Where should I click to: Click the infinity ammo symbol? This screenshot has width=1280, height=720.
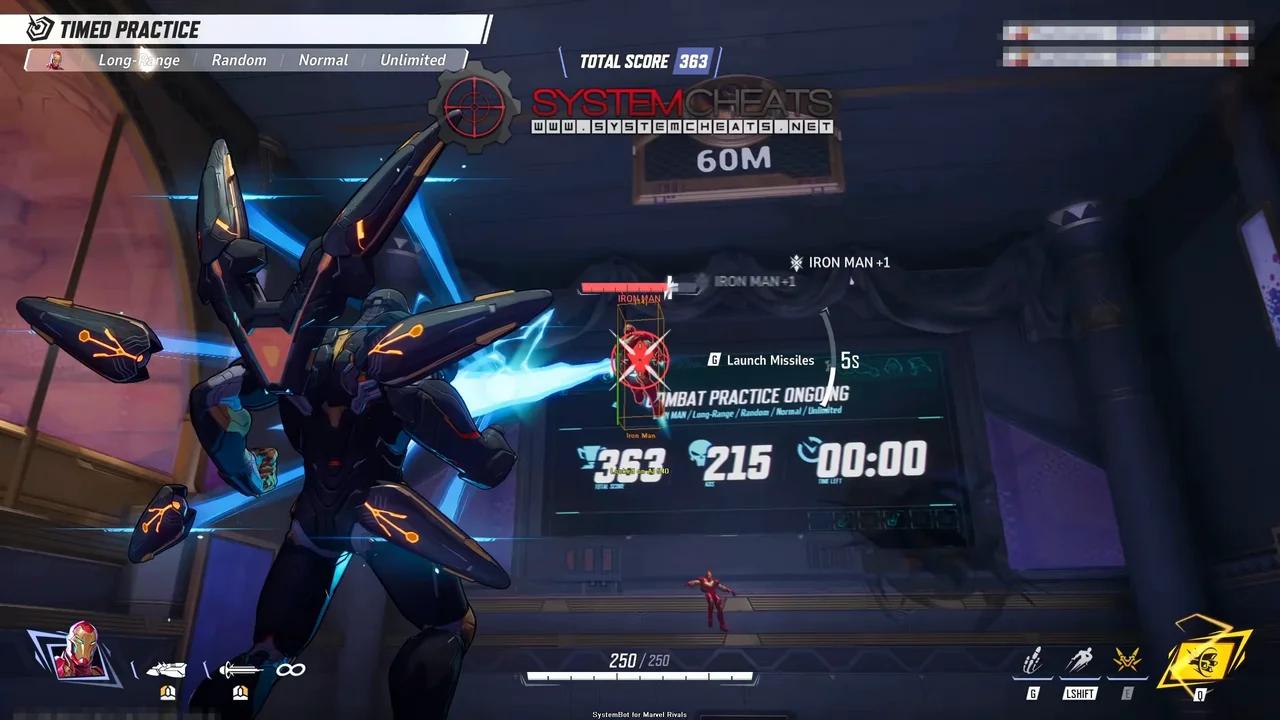(x=289, y=669)
